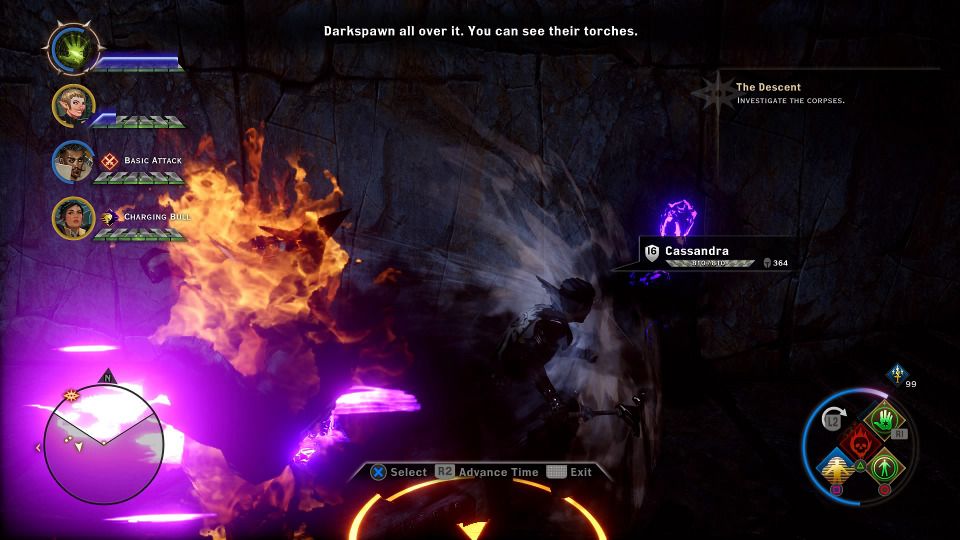Select the glowing green hand party portrait
The height and width of the screenshot is (540, 960).
coord(73,49)
